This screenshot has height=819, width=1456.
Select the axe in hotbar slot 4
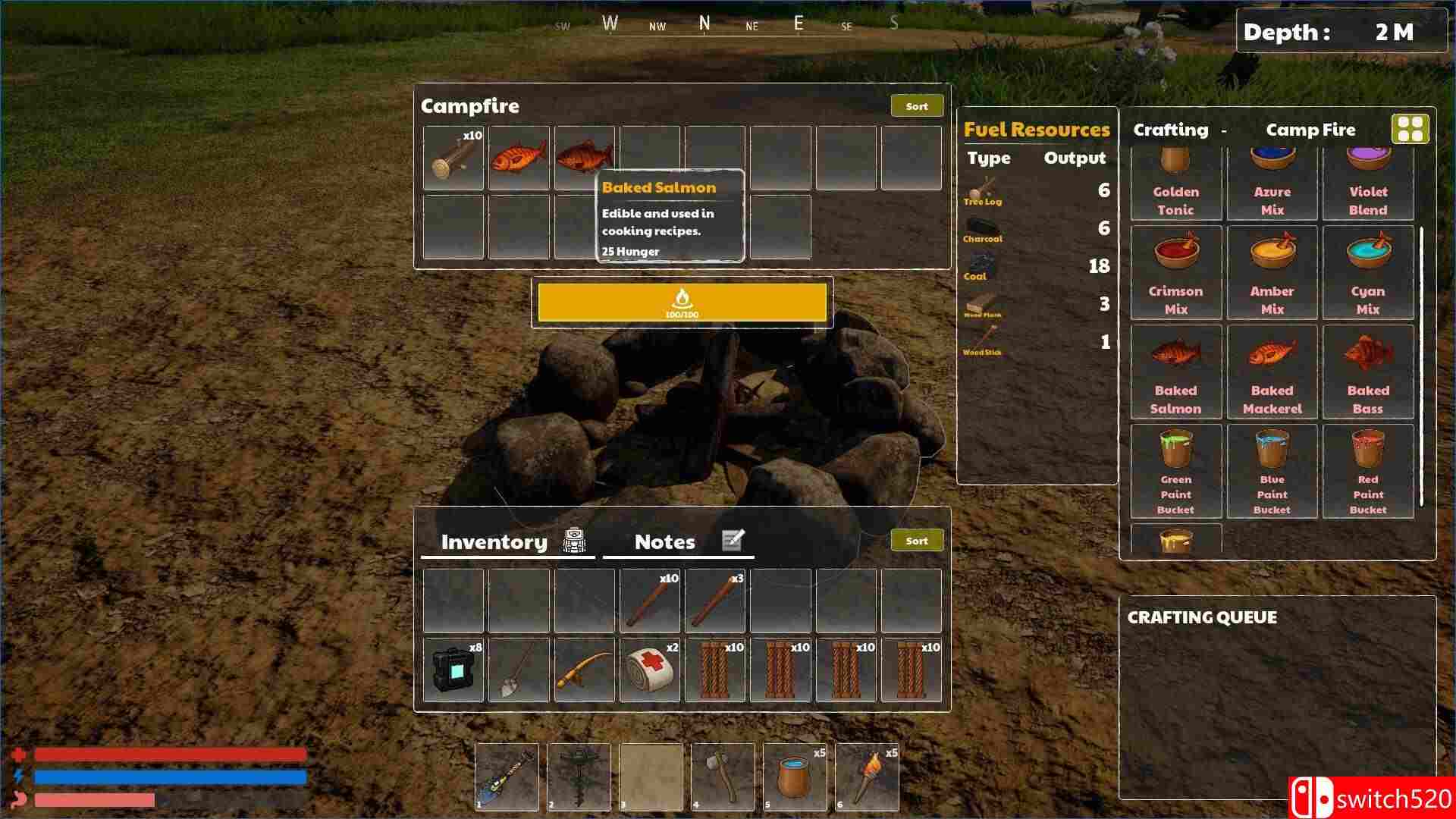[x=722, y=776]
